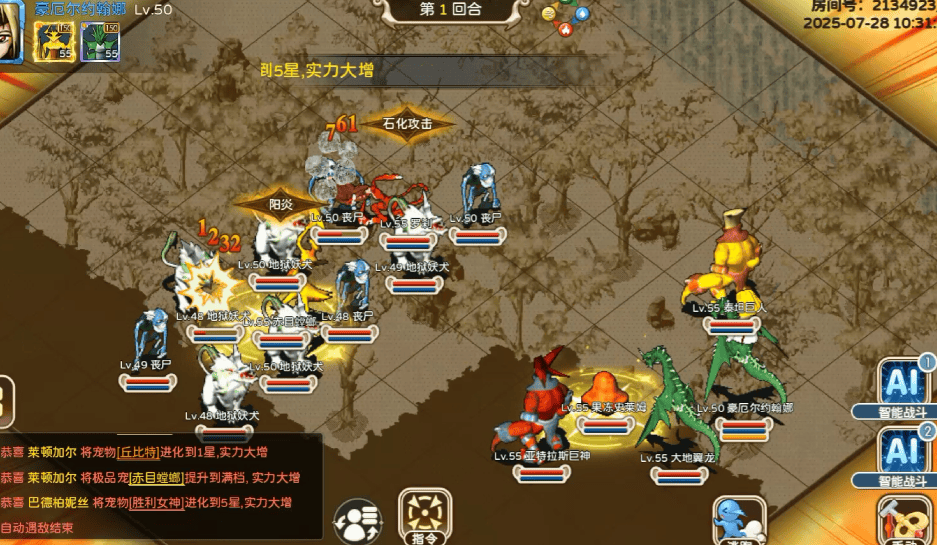Select the green dragon pet portrait
The image size is (937, 545).
click(x=100, y=41)
